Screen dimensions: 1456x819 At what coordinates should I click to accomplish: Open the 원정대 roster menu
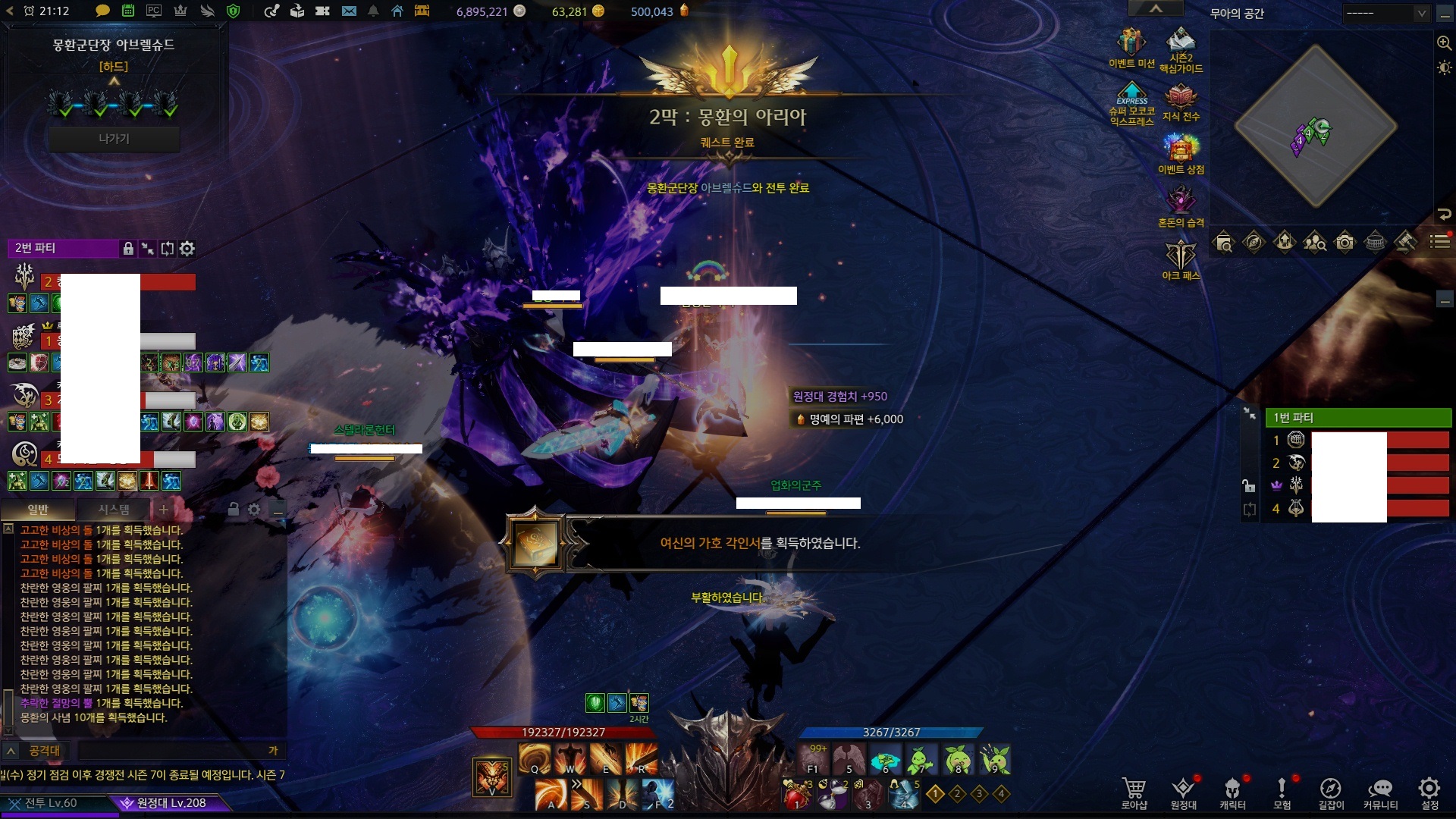pyautogui.click(x=1183, y=792)
